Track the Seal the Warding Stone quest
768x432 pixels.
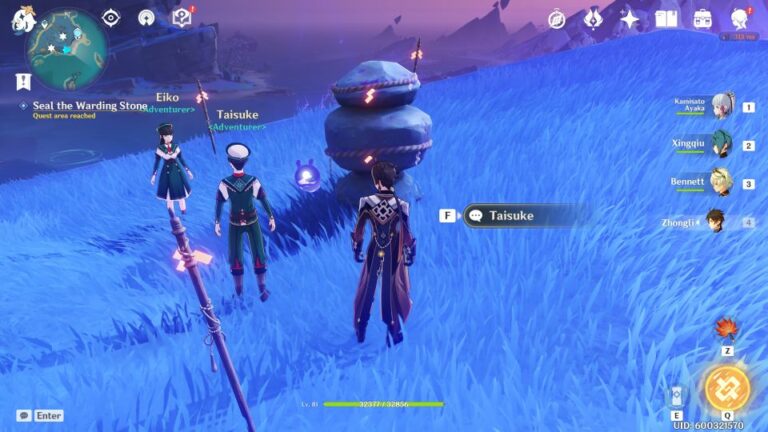[x=90, y=106]
